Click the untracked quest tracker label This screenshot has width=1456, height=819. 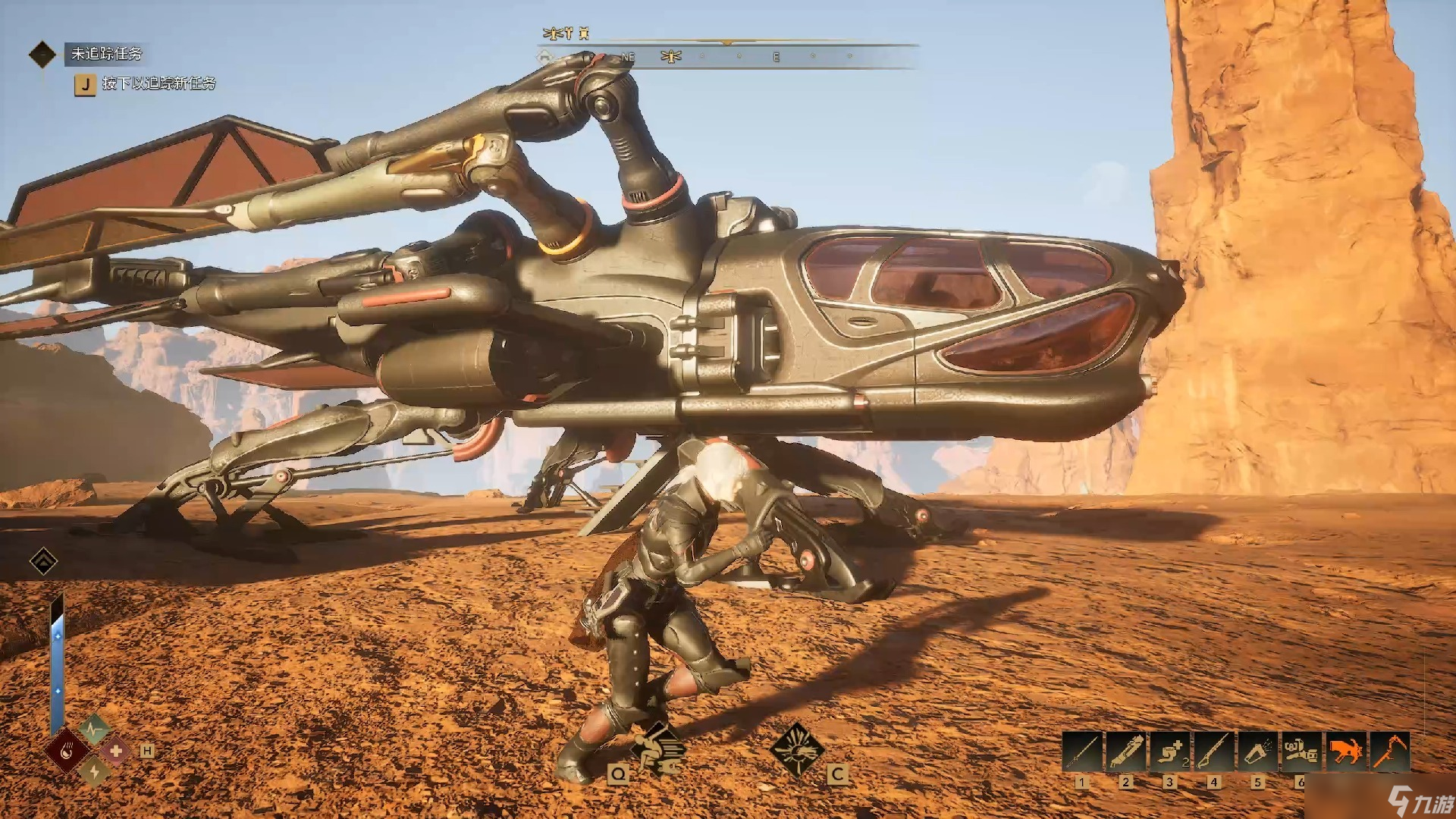click(x=106, y=54)
